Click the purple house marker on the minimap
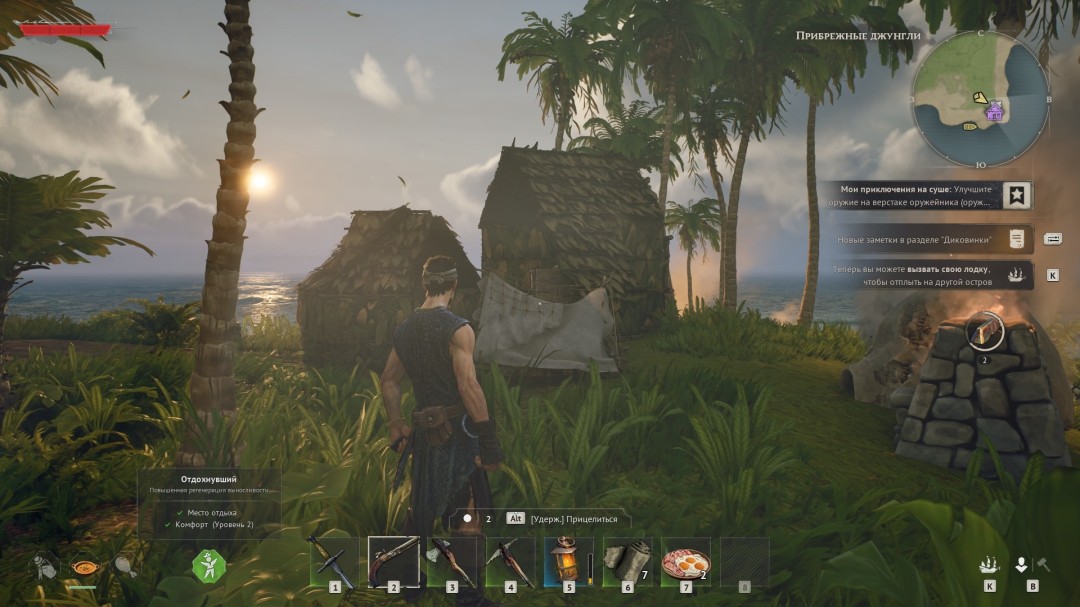 [994, 112]
